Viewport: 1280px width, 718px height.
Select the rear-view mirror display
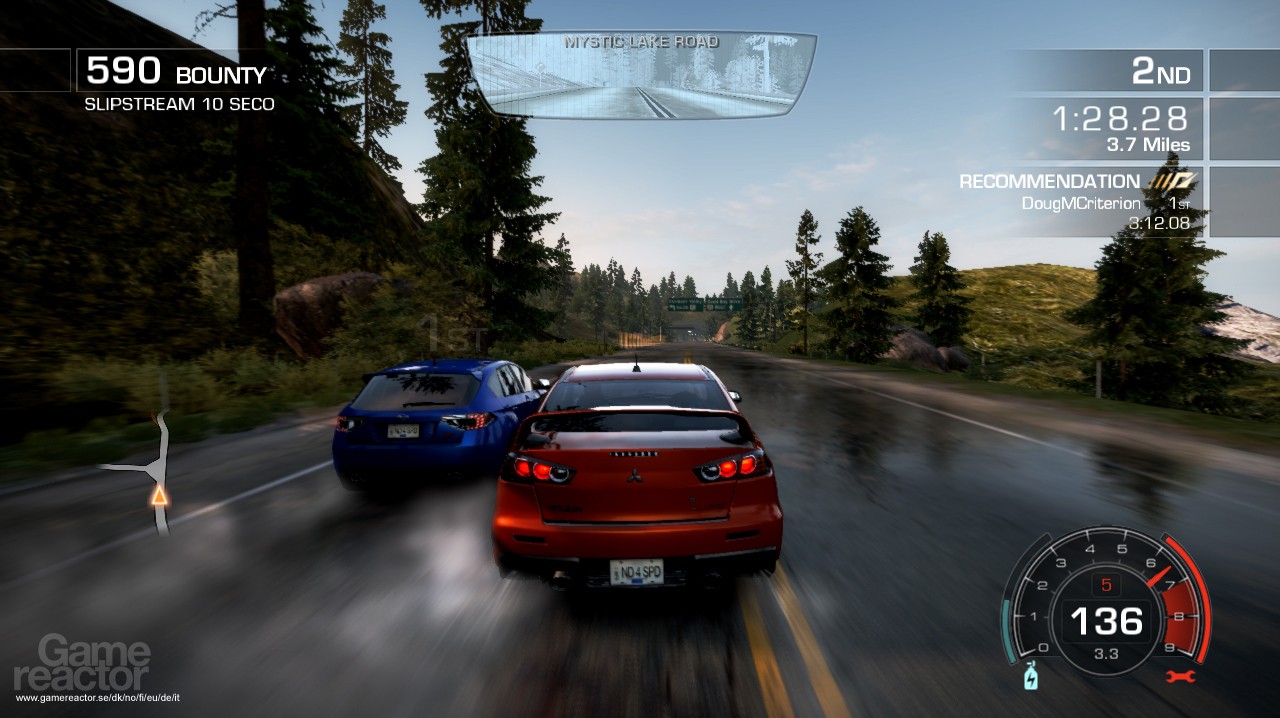point(641,76)
